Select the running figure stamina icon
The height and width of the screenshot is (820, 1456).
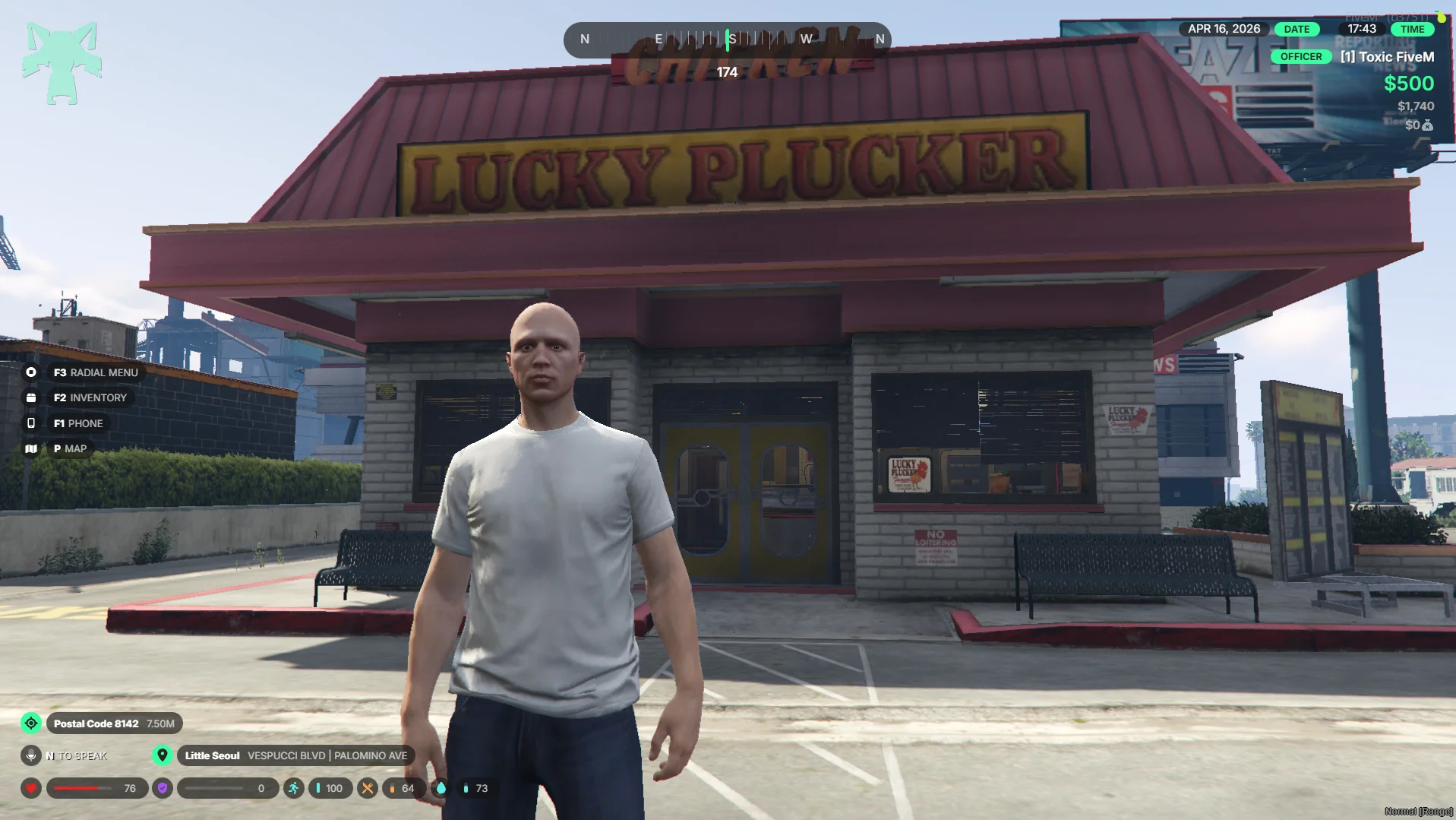tap(293, 788)
